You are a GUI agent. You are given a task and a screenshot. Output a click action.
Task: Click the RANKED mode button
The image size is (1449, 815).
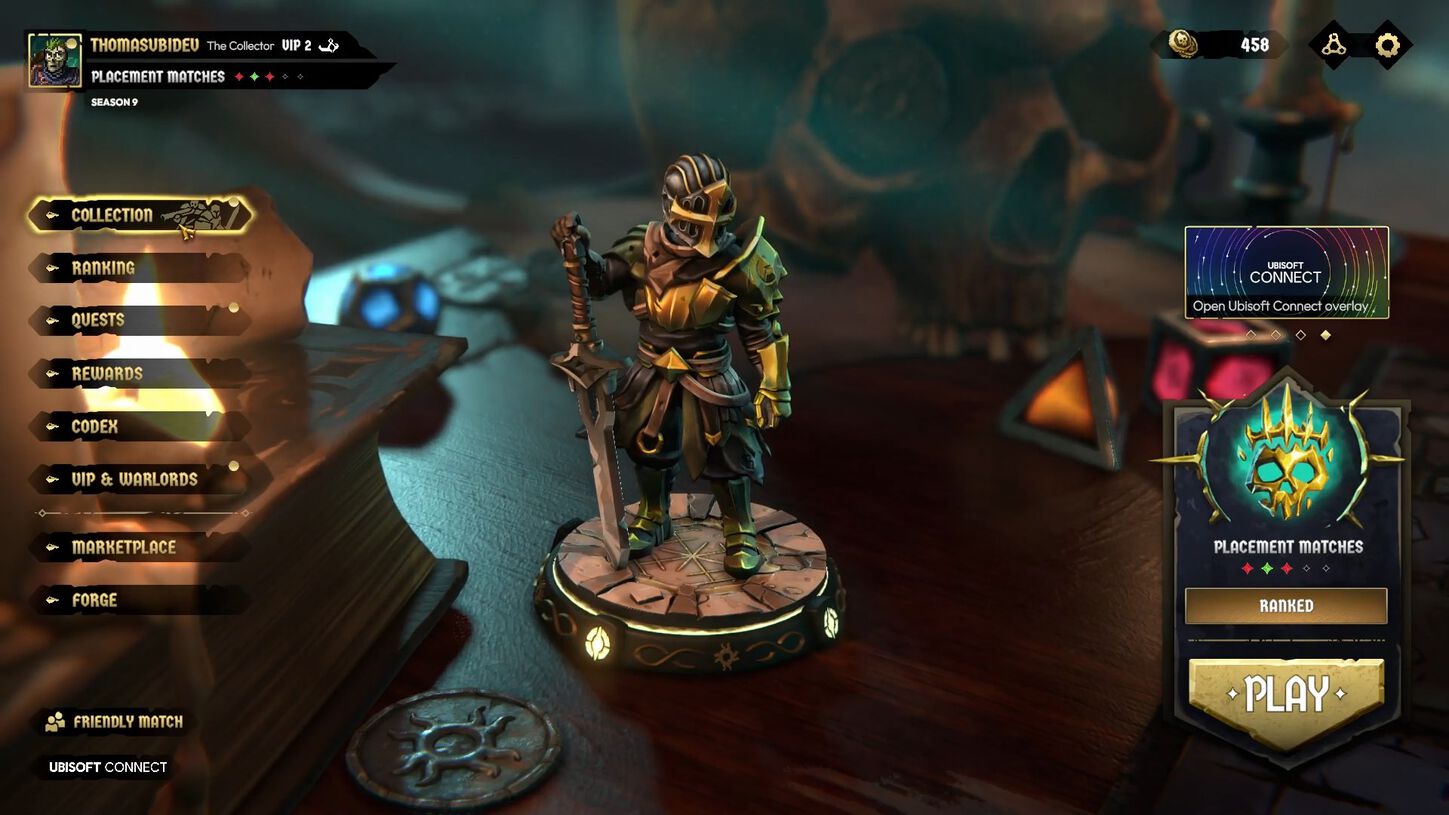click(1286, 605)
